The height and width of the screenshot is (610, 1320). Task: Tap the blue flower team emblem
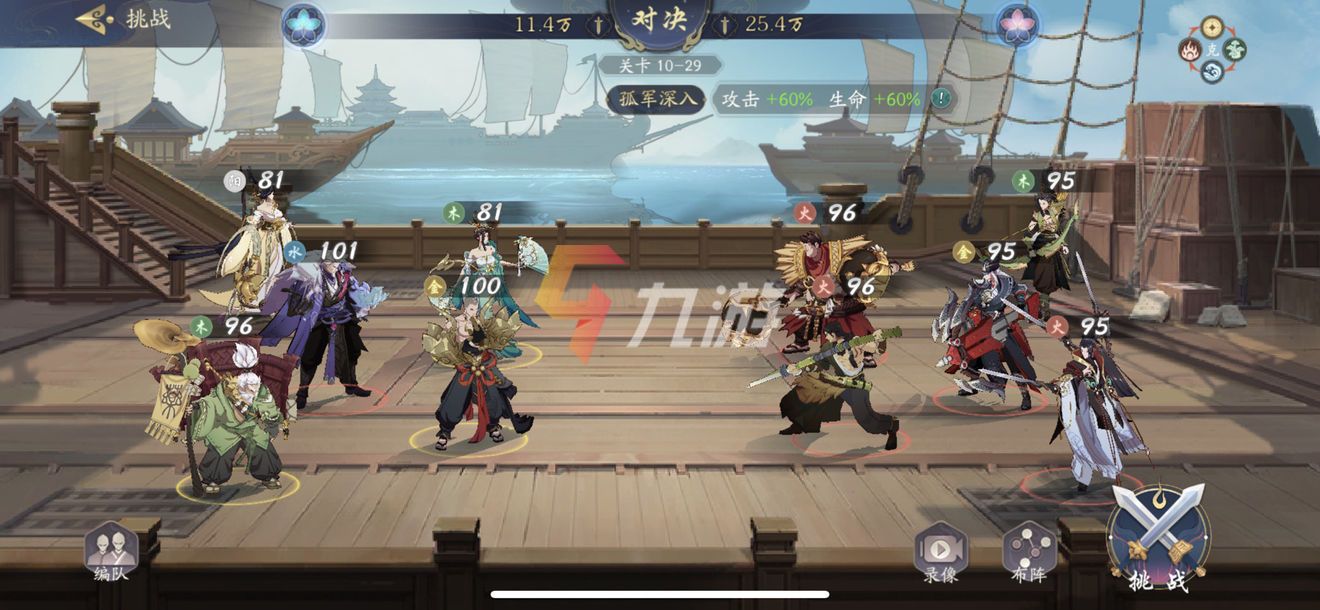[x=302, y=24]
